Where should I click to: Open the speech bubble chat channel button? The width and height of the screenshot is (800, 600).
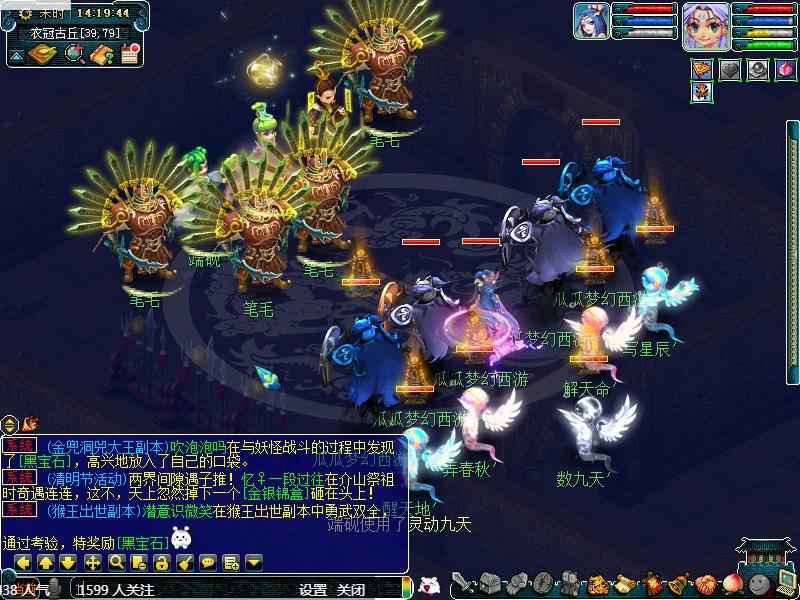pos(208,562)
